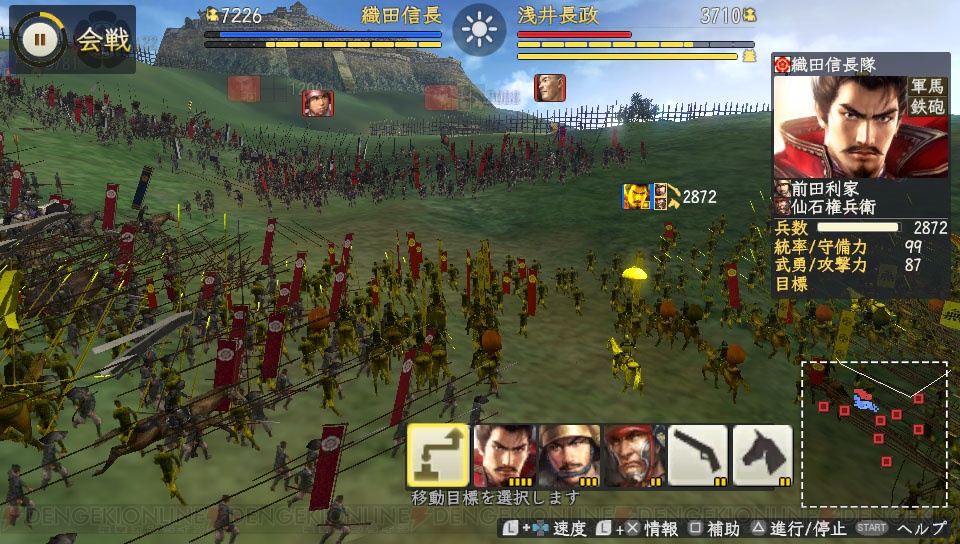Click the battlefield minimap

point(874,433)
